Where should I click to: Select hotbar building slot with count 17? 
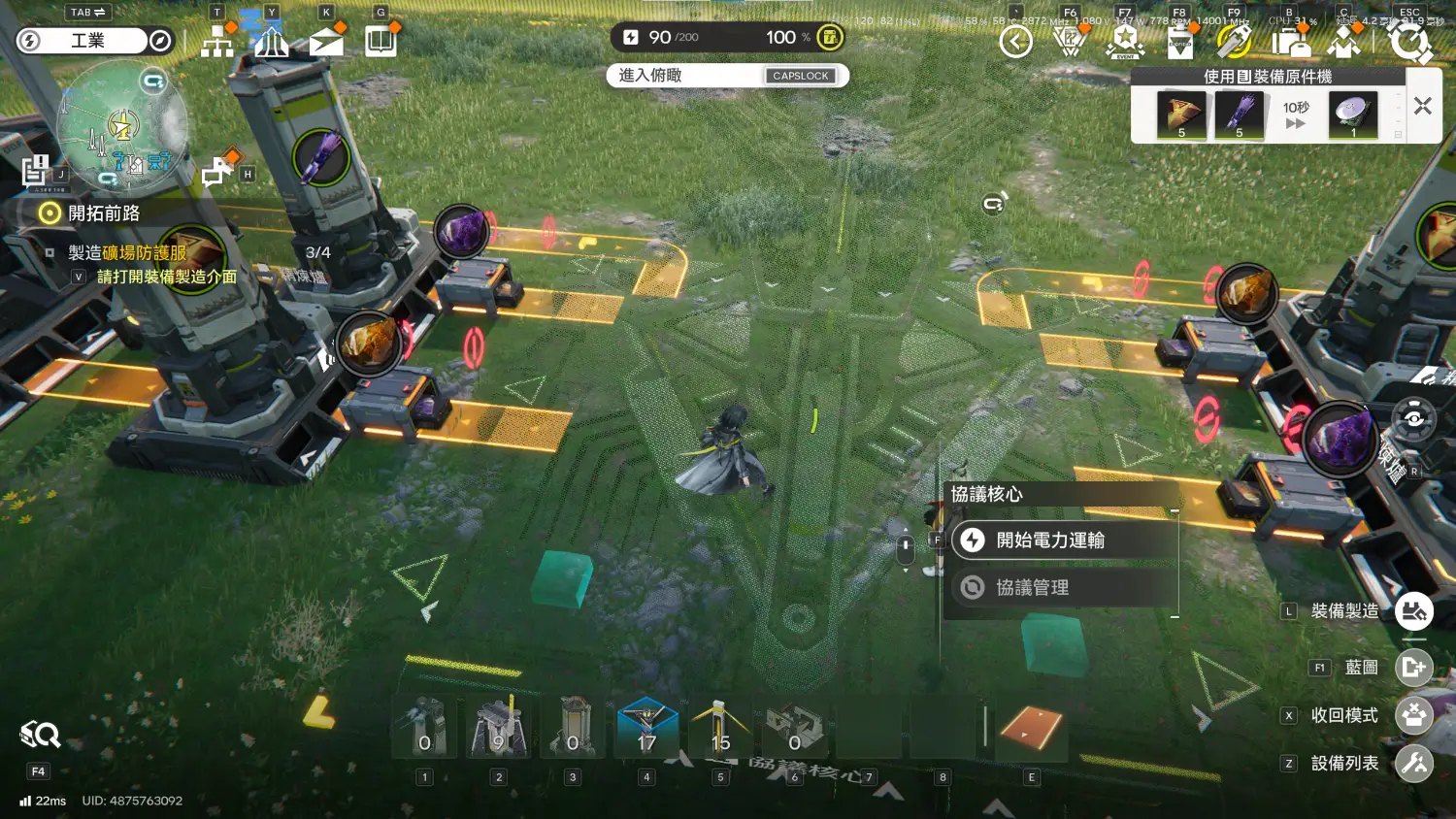tap(647, 728)
